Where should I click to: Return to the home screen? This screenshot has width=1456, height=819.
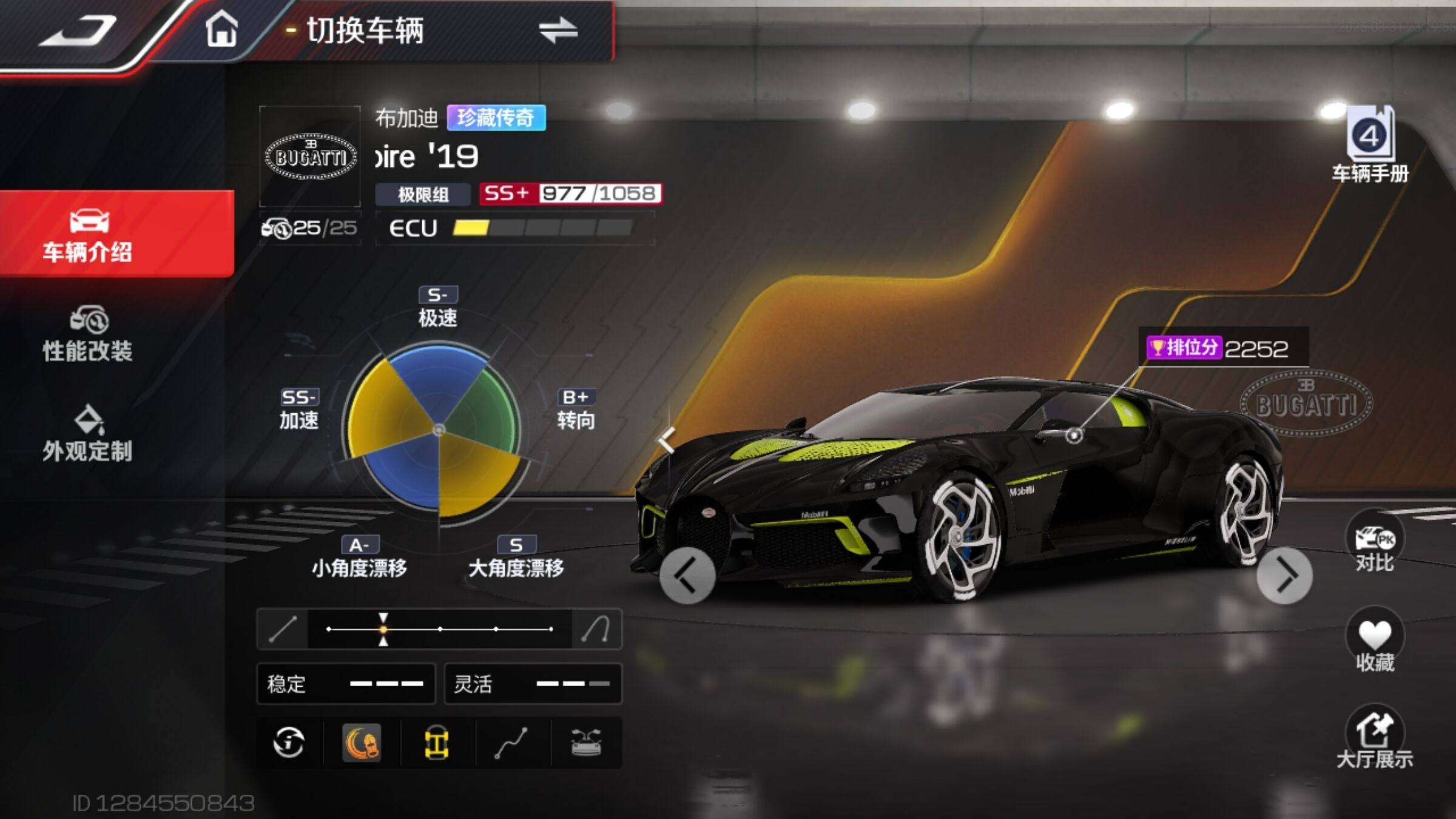221,30
